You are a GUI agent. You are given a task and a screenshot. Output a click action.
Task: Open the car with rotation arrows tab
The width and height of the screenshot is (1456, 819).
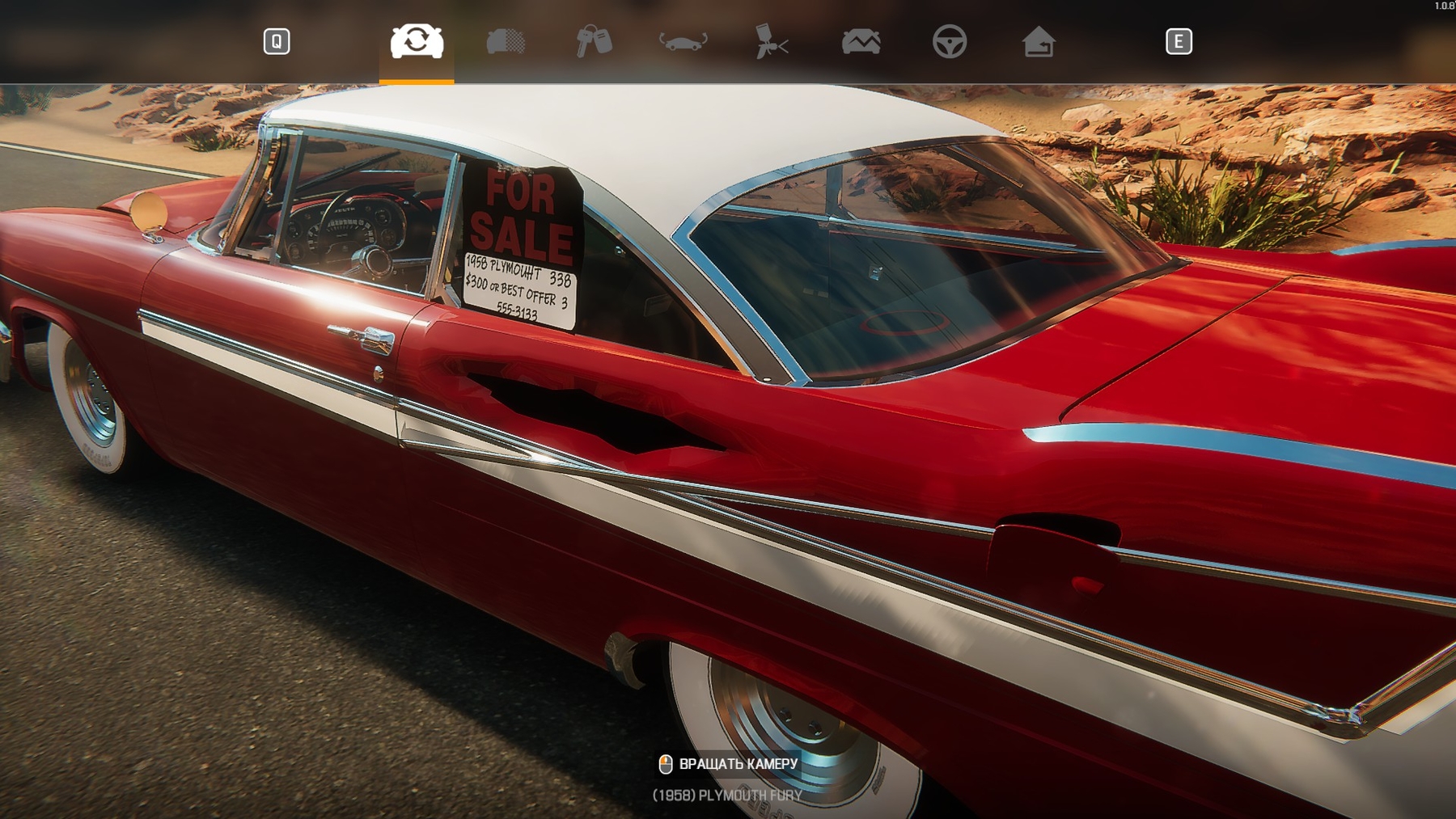pyautogui.click(x=683, y=41)
